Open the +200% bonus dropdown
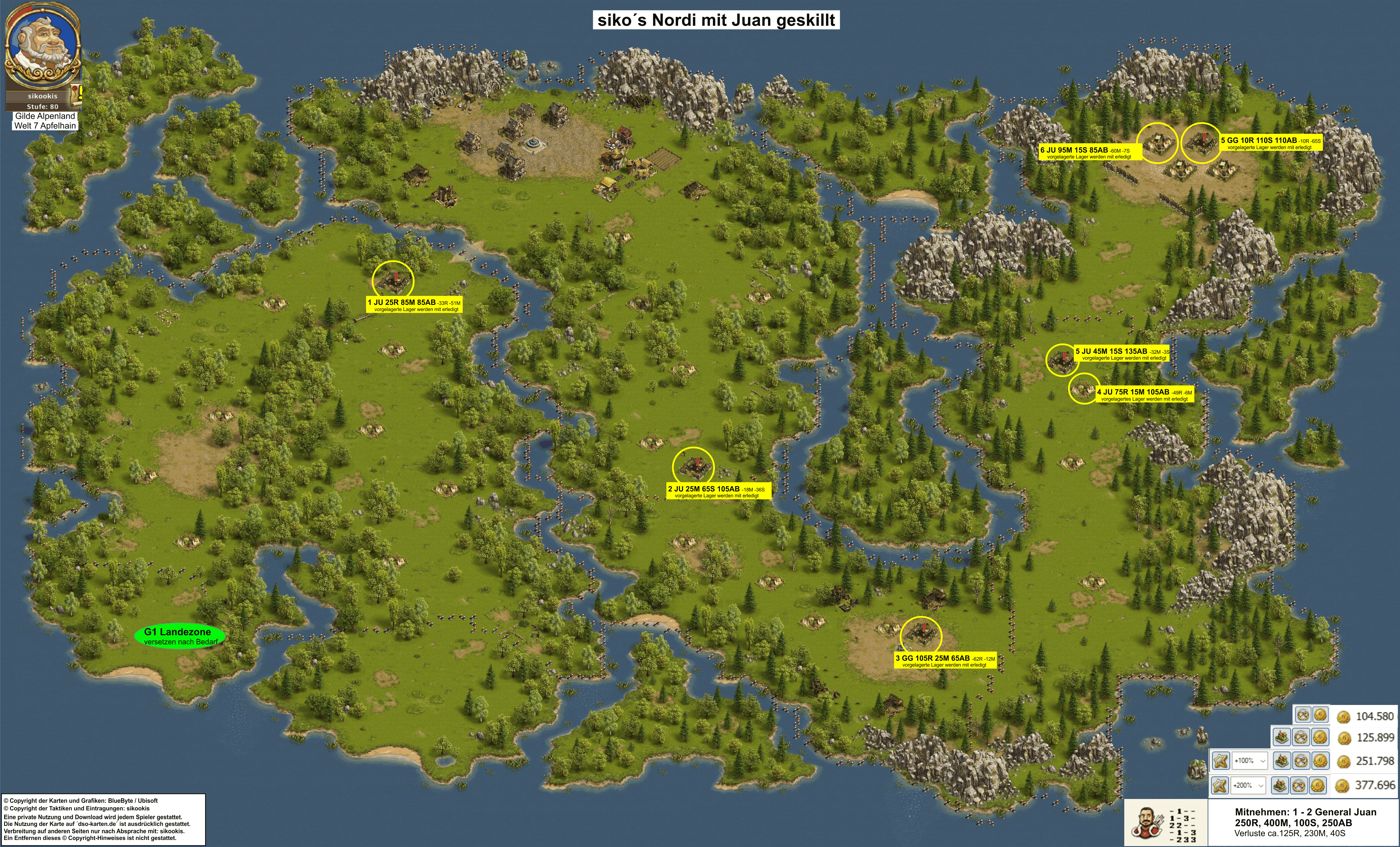Image resolution: width=1400 pixels, height=847 pixels. [1248, 785]
